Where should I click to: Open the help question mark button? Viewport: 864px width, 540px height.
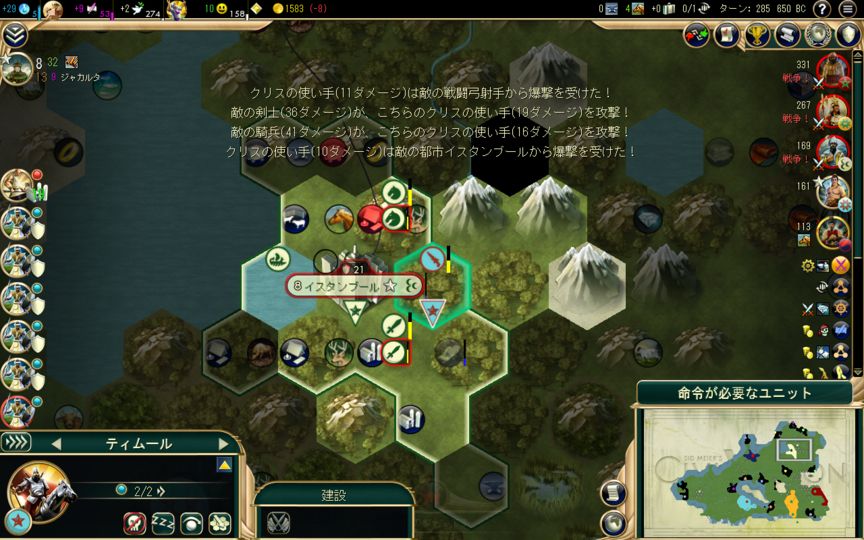pos(822,9)
